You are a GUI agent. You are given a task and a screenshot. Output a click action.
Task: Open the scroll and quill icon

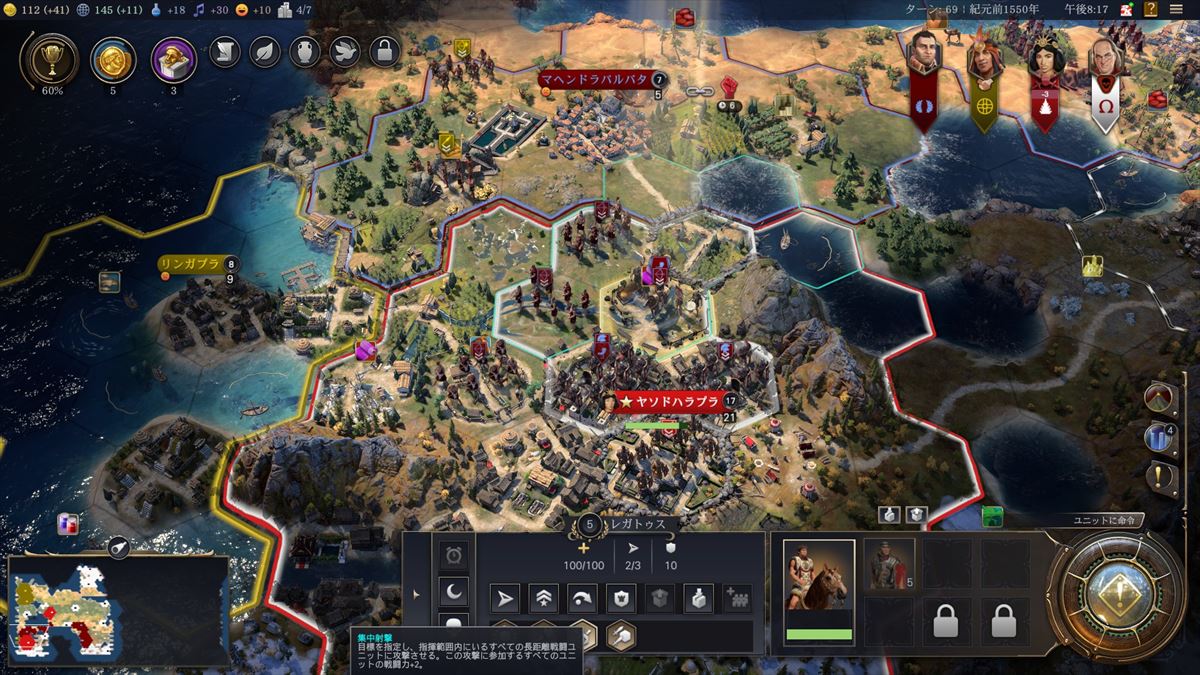click(225, 50)
